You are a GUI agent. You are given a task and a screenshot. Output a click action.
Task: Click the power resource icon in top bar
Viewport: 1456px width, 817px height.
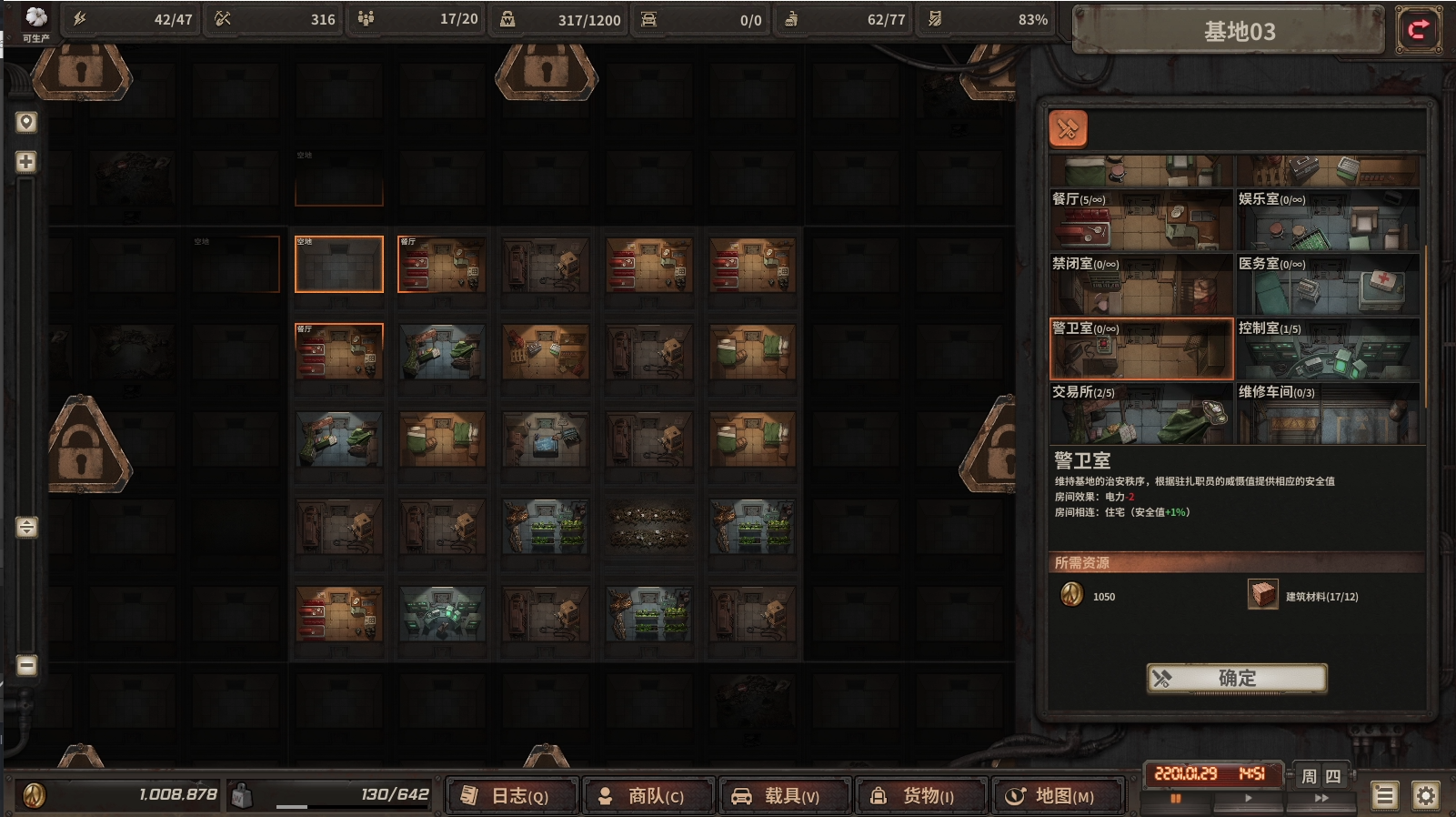click(79, 18)
